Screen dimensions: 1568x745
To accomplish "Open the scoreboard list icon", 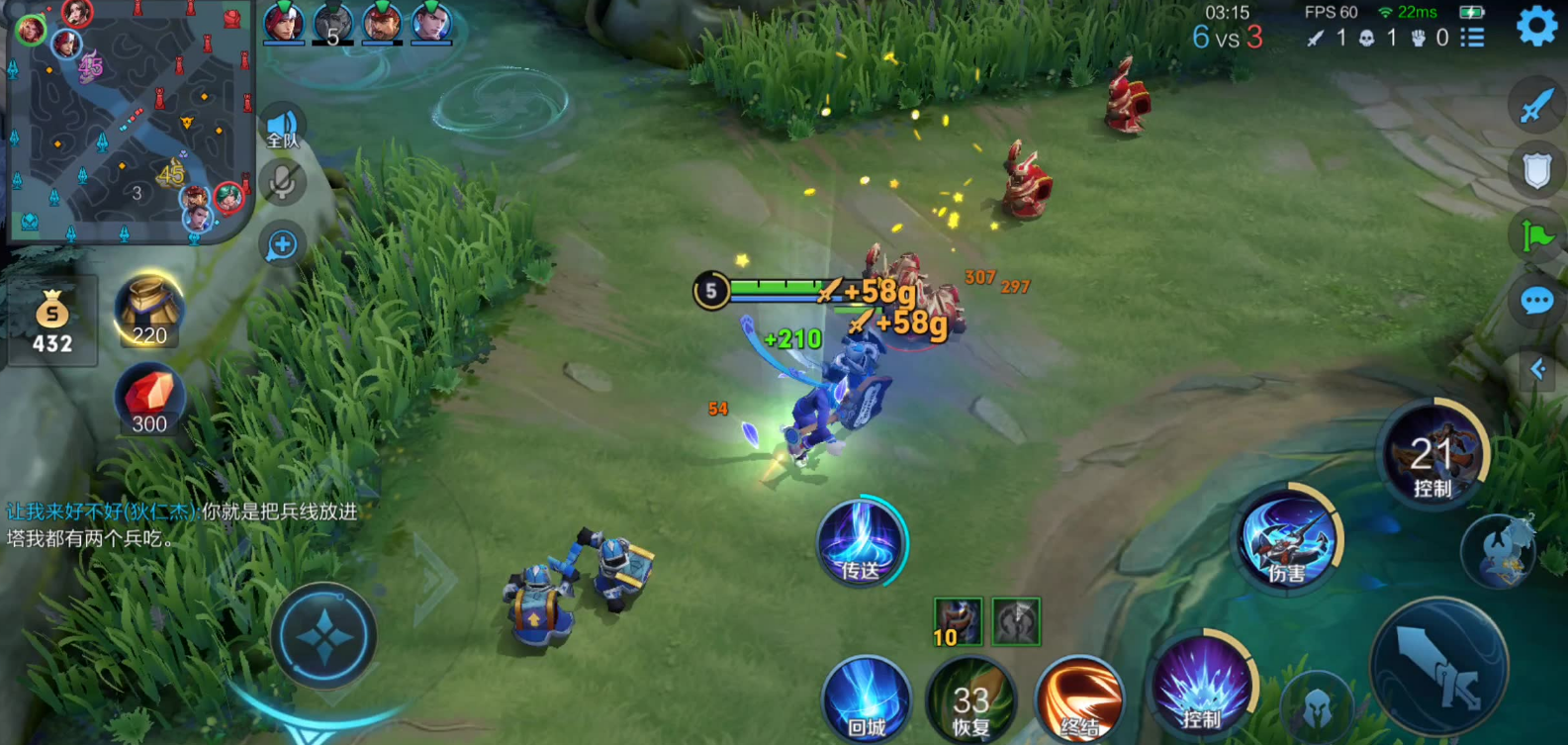I will pyautogui.click(x=1473, y=38).
